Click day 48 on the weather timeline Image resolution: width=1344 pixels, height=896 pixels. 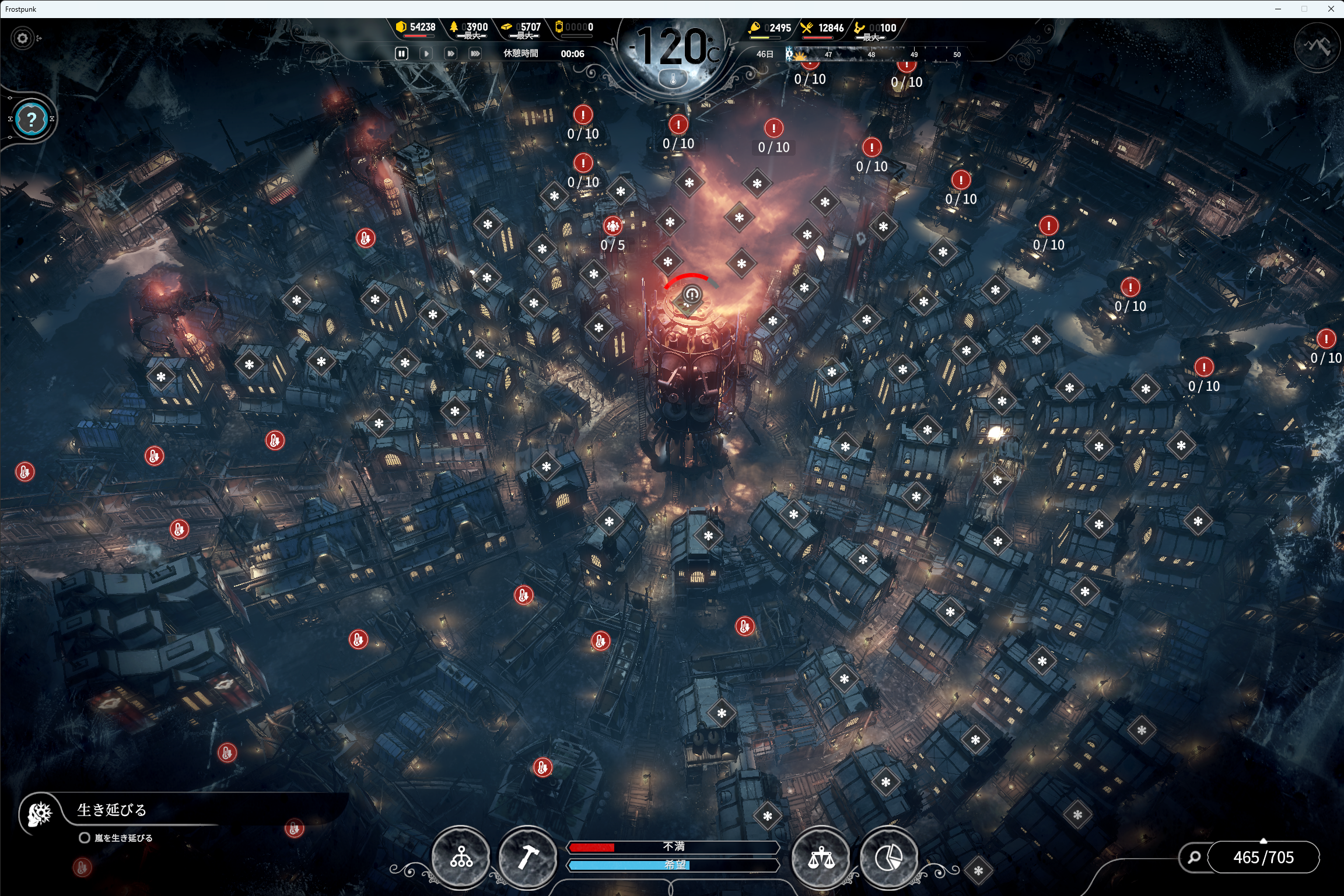pos(871,54)
